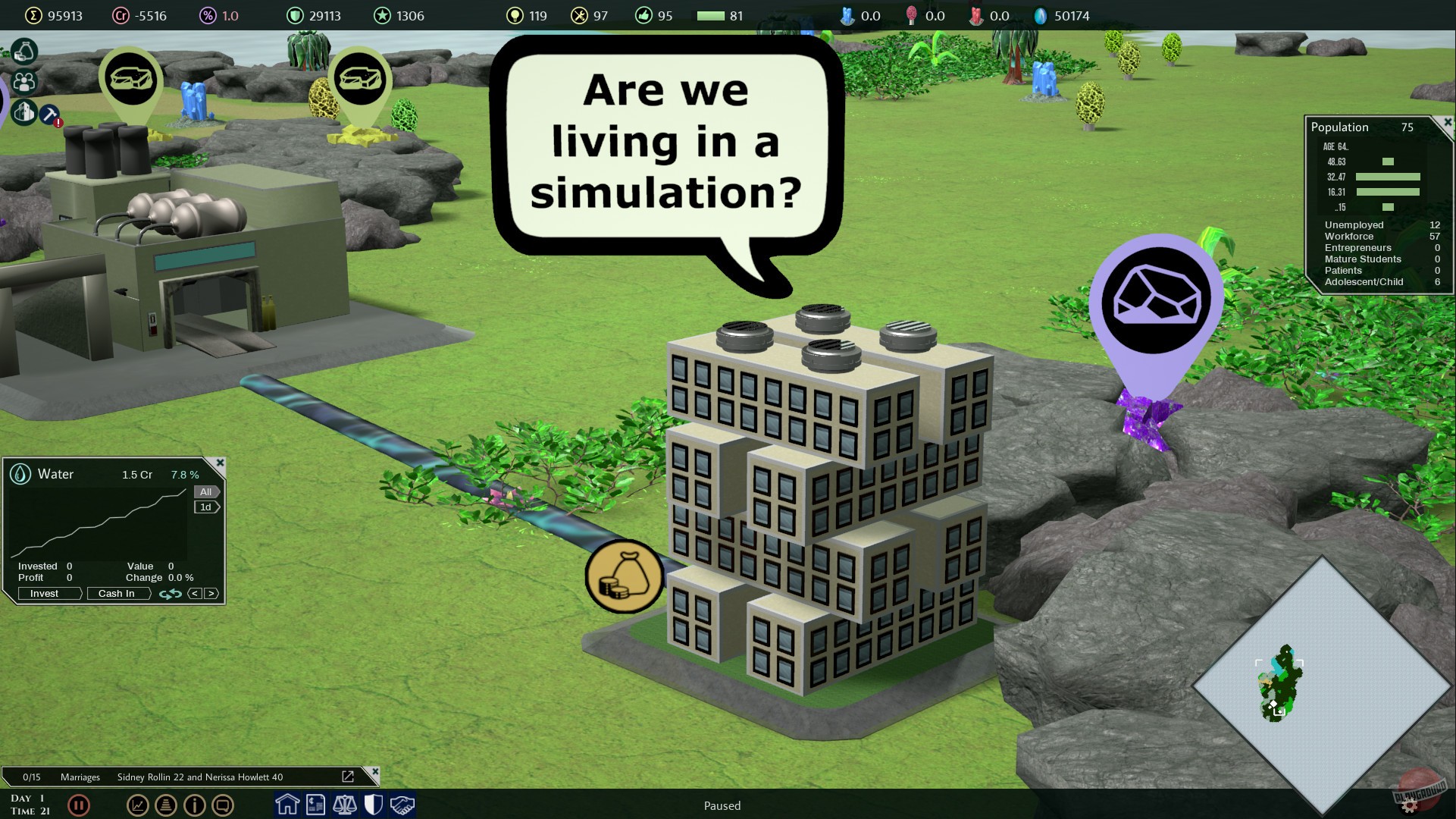Step to the previous commodity in the Water panel
Image resolution: width=1456 pixels, height=819 pixels.
pyautogui.click(x=195, y=594)
